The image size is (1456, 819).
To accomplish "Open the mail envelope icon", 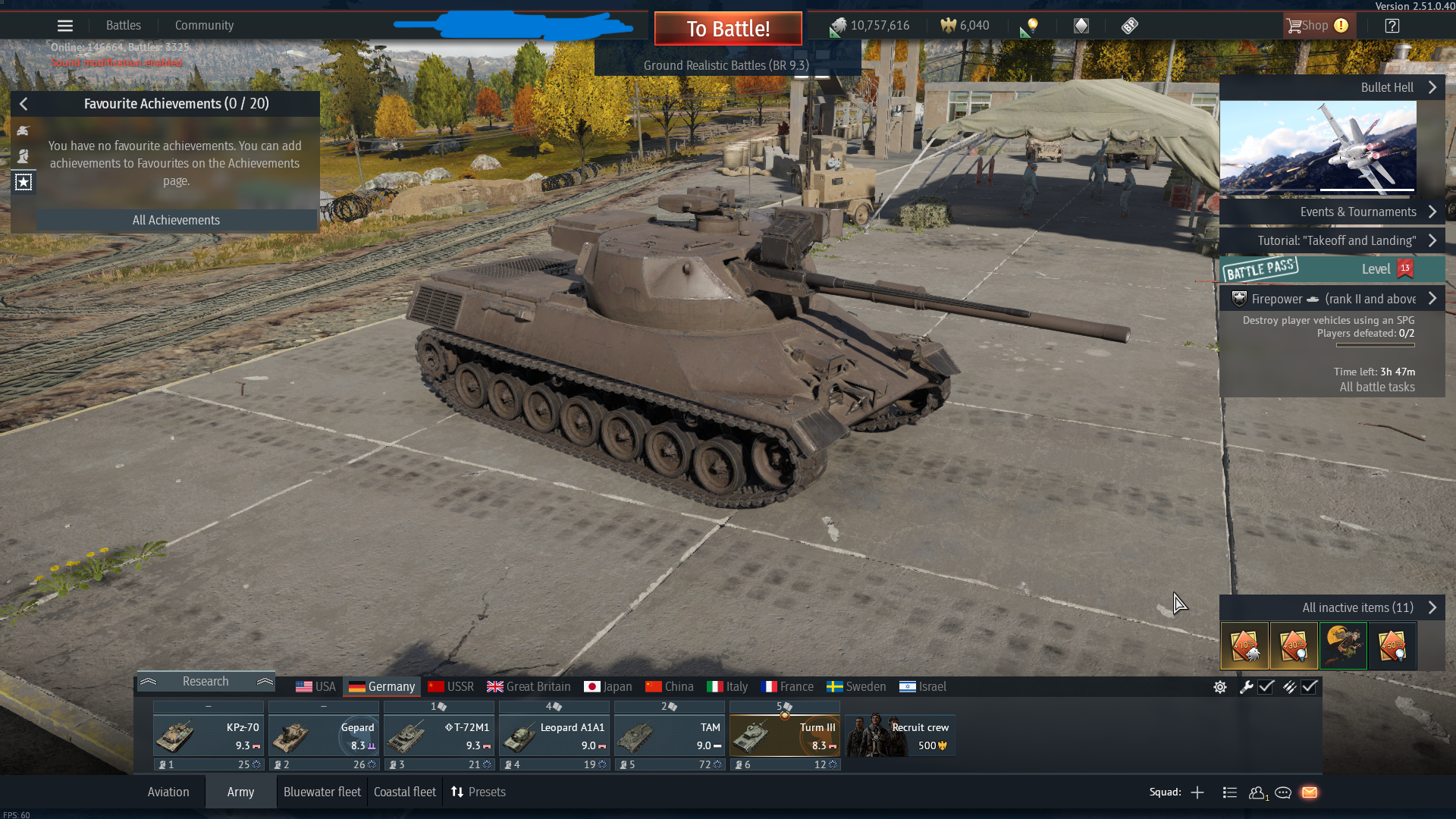I will [1310, 792].
